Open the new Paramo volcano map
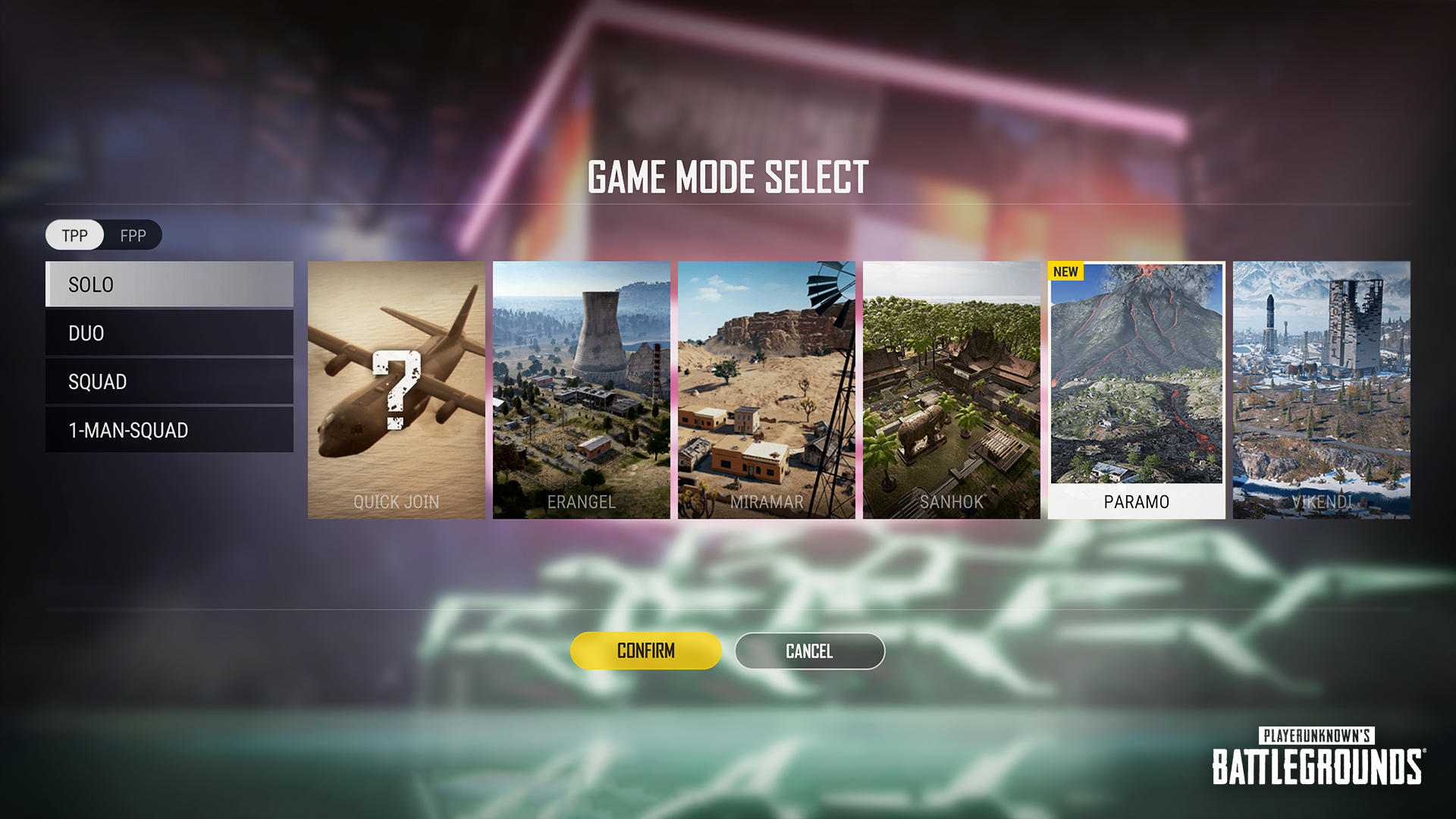 (1137, 379)
